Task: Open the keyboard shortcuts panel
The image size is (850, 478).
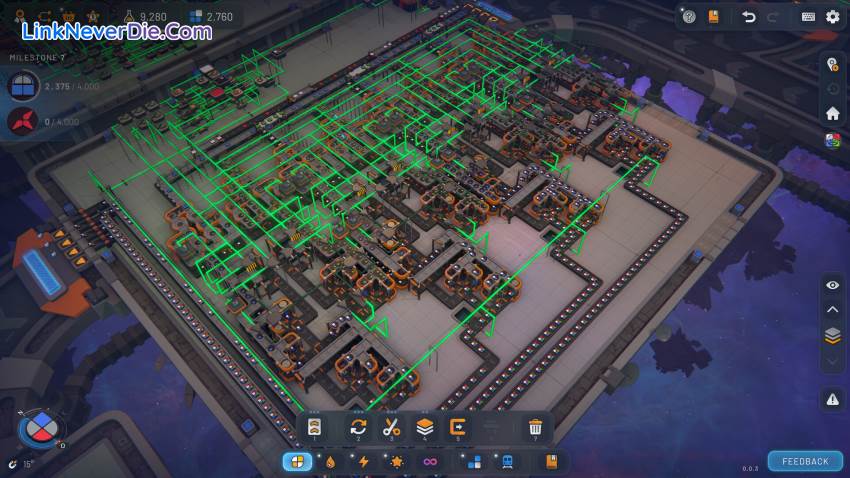Action: pyautogui.click(x=808, y=16)
